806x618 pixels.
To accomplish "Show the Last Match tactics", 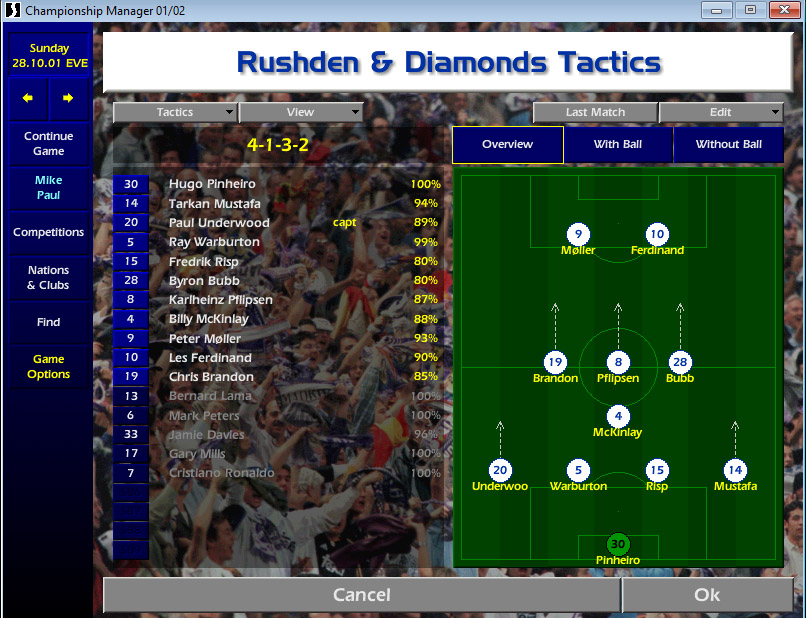I will [x=595, y=112].
